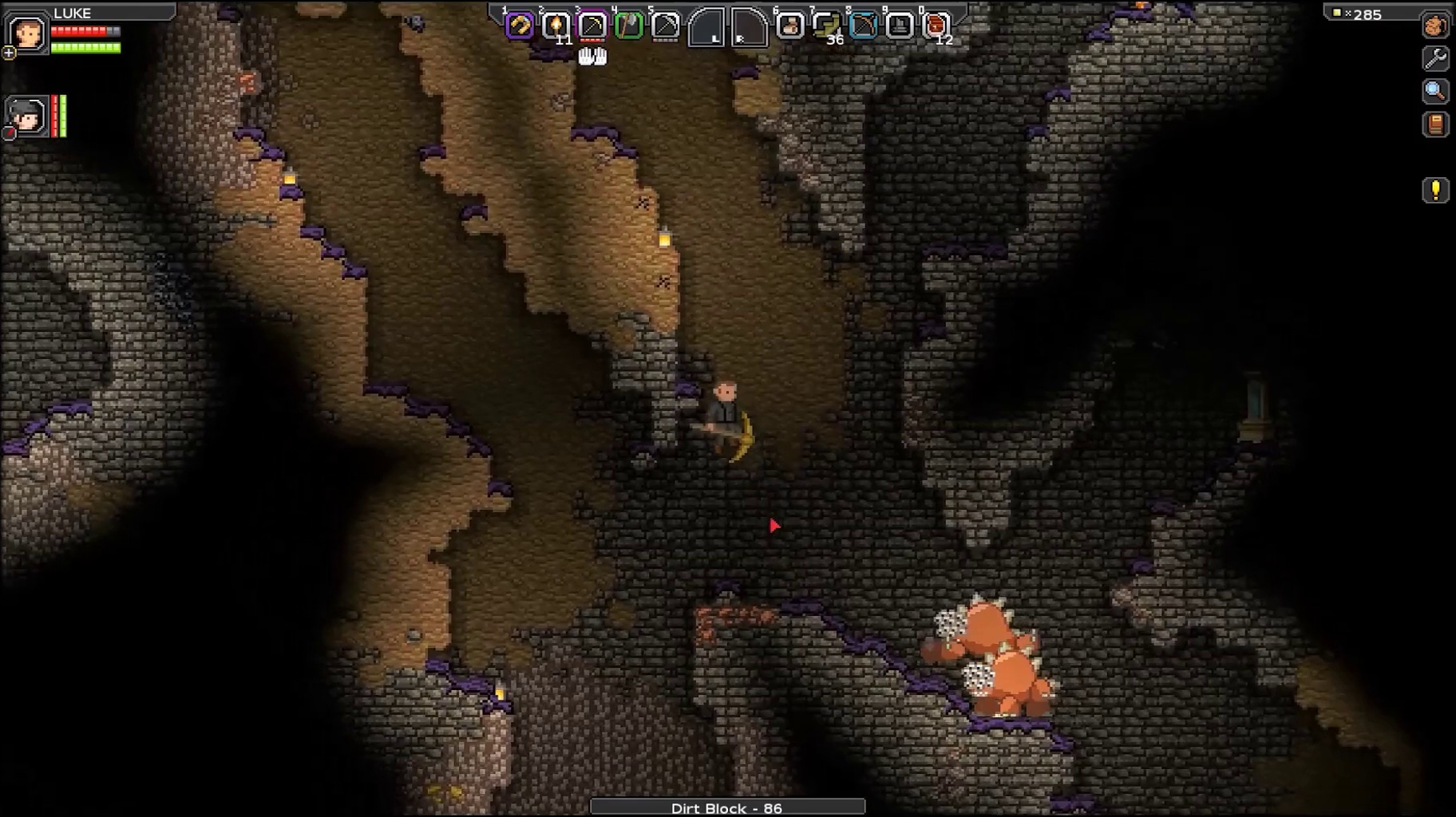Screen dimensions: 1456x817
Task: Select the torch stack in the hotbar
Action: [556, 26]
